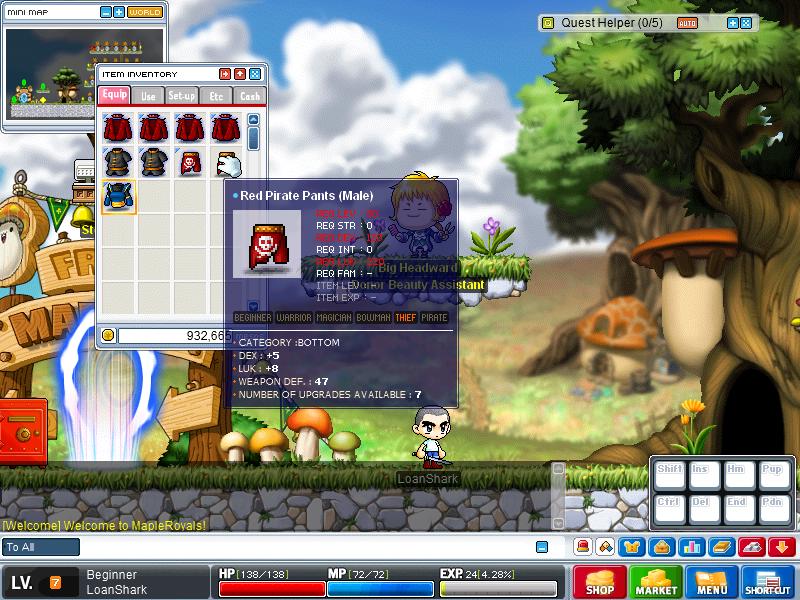Viewport: 800px width, 600px height.
Task: Minimize the Mini Map window
Action: point(106,12)
